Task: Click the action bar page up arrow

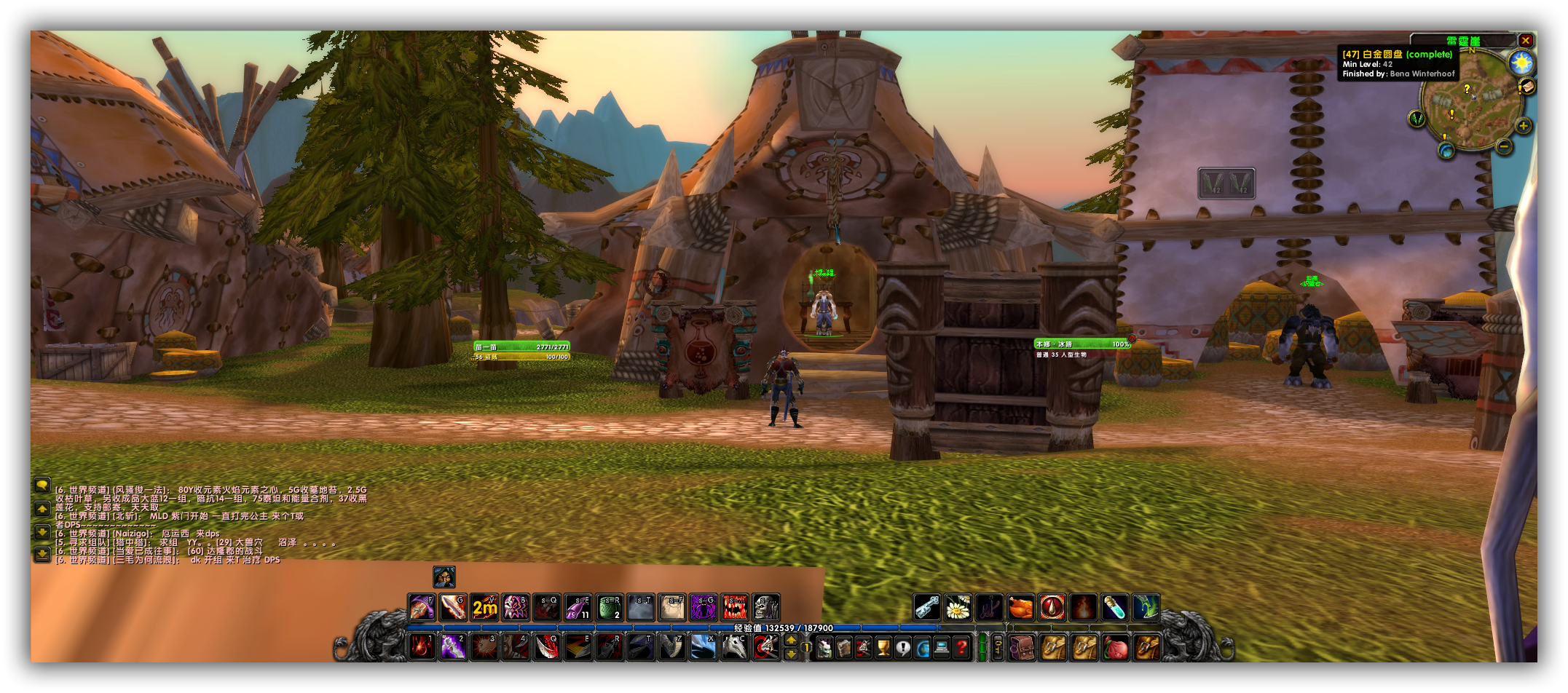Action: pyautogui.click(x=791, y=640)
